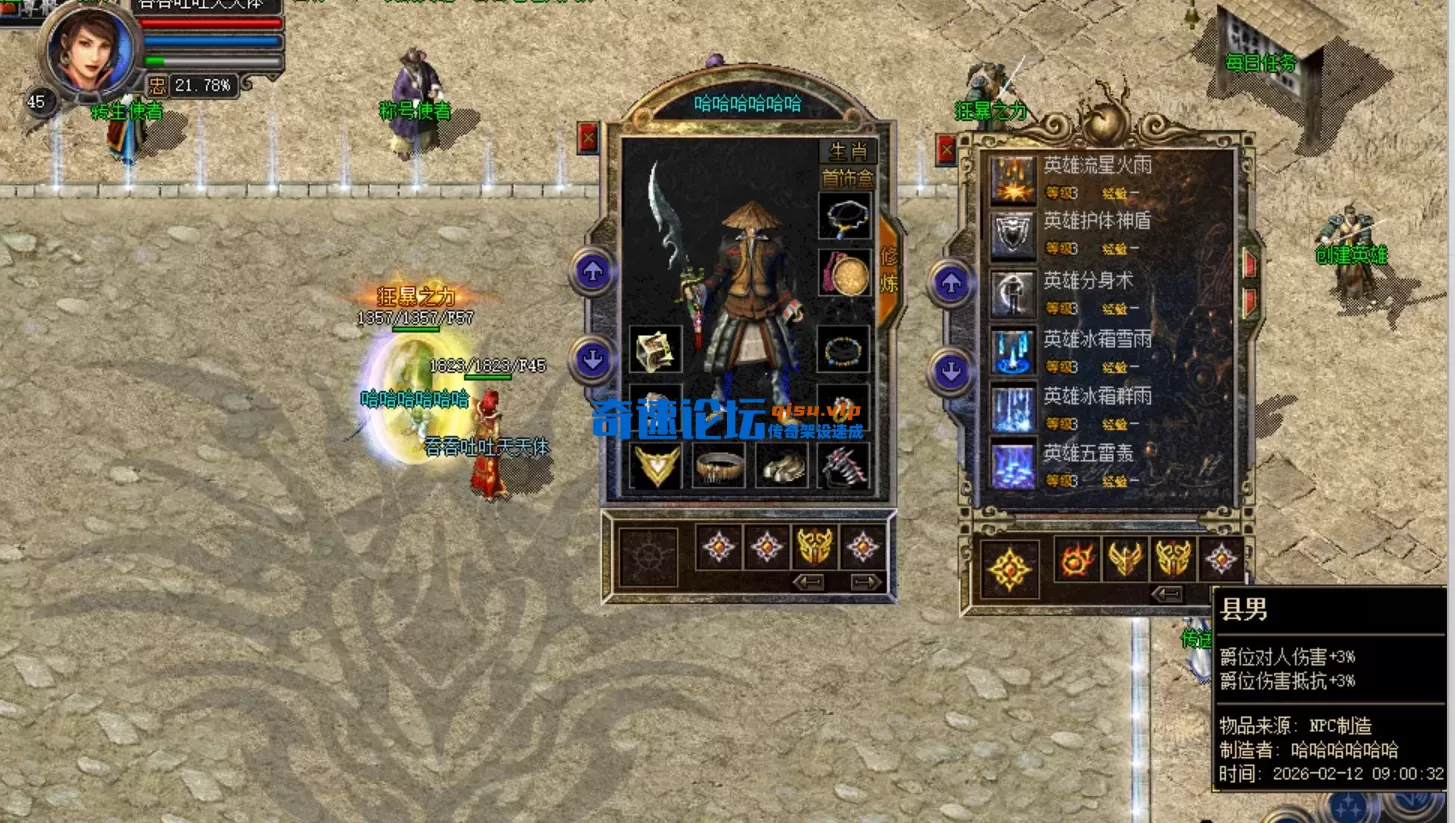Select the golden V-shaped emblem slot

[657, 466]
